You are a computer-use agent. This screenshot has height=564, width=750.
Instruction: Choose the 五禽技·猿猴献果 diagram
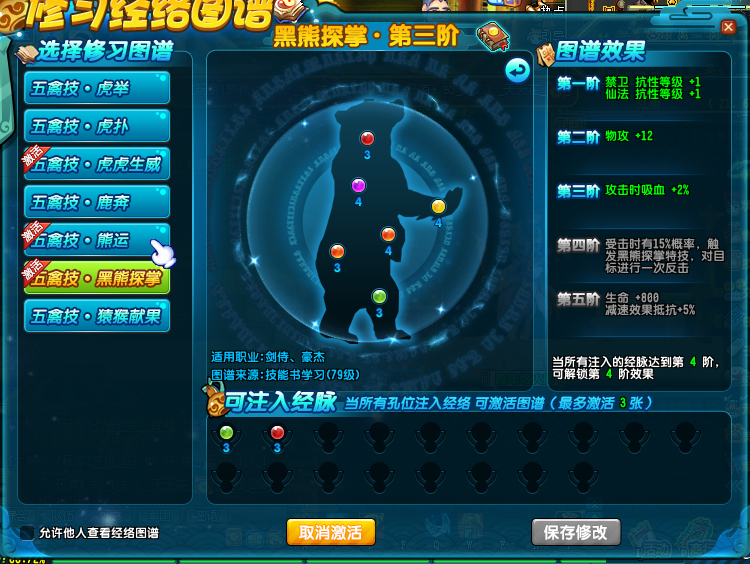tap(97, 316)
